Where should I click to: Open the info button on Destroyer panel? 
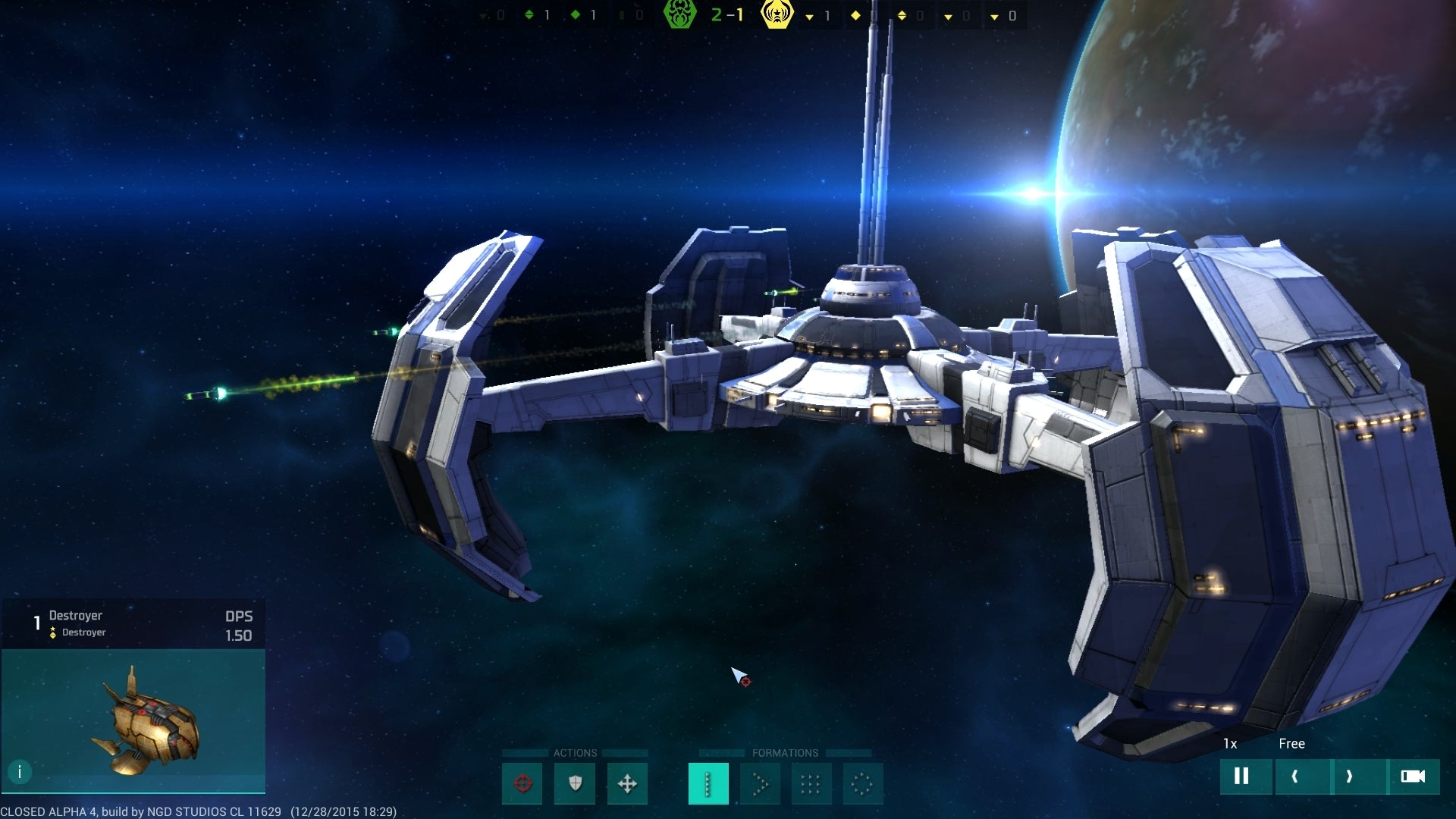20,772
